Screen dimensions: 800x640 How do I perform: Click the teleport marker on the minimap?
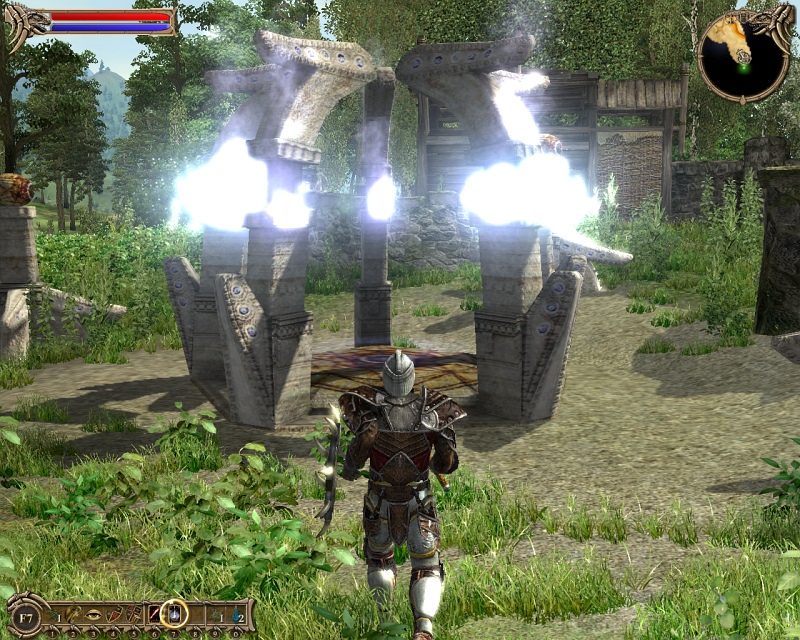coord(743,57)
